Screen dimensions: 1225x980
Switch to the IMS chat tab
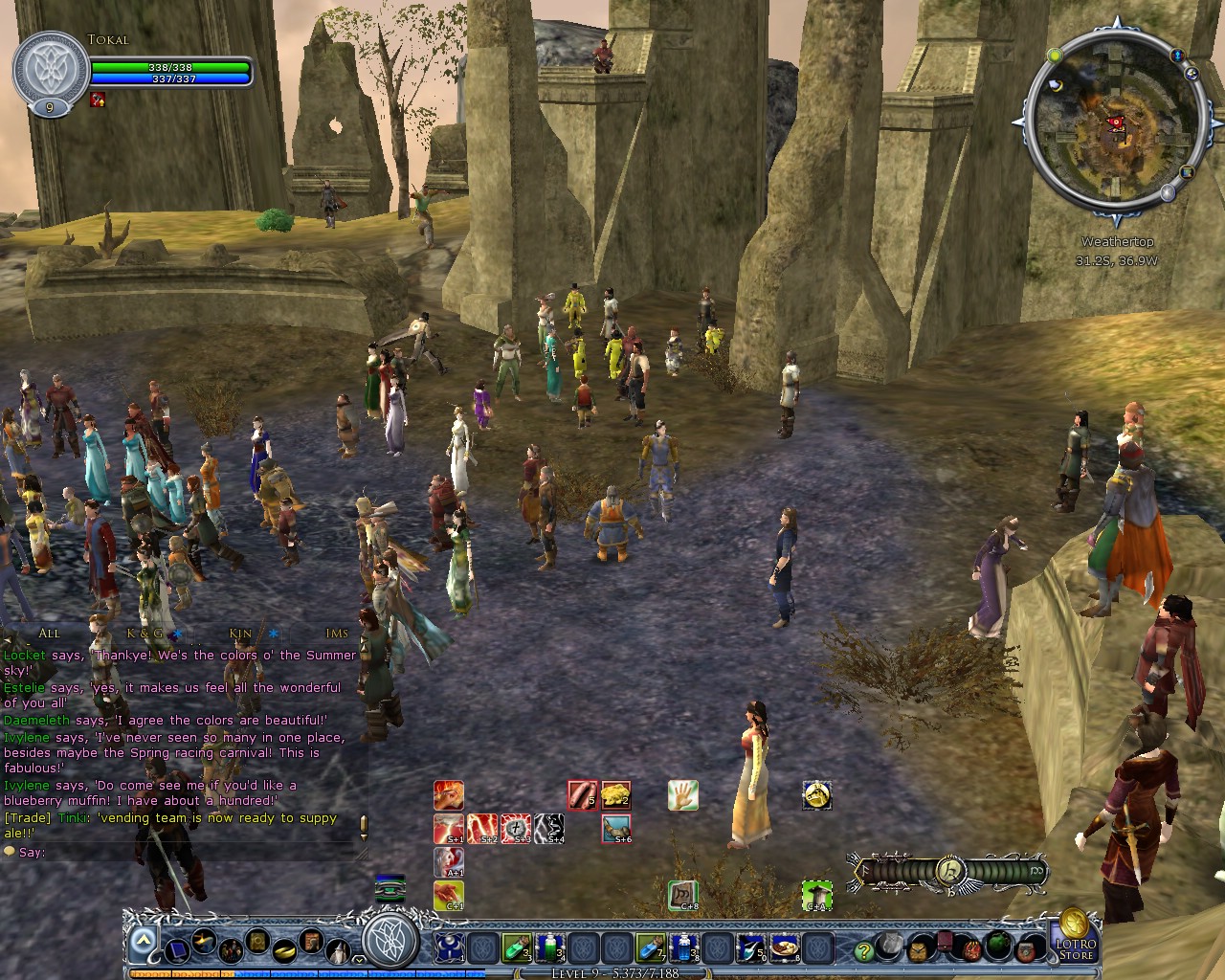coord(335,634)
